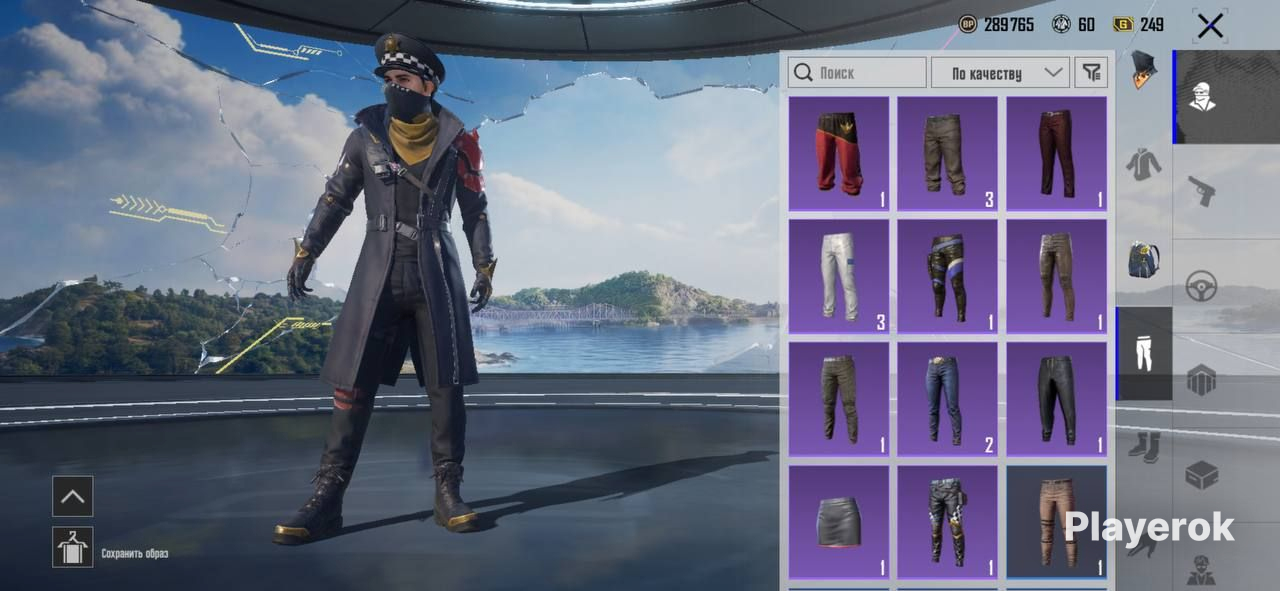1280x591 pixels.
Task: Open the boots category tab
Action: 1144,446
